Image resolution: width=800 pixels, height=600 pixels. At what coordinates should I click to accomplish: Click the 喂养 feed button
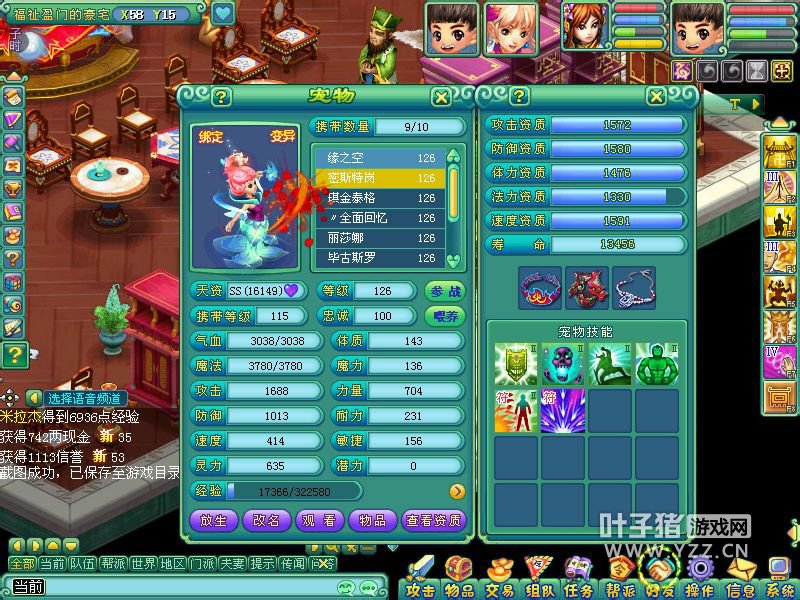(446, 316)
